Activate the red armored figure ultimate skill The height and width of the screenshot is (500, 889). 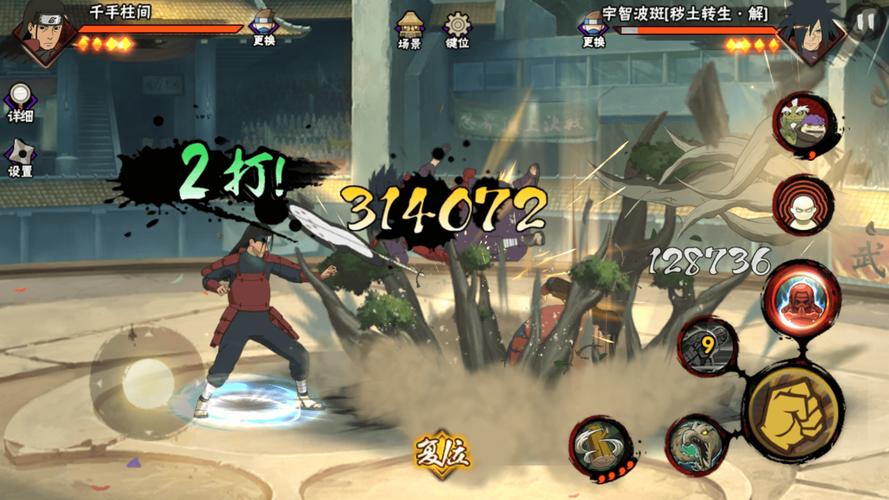click(x=800, y=298)
